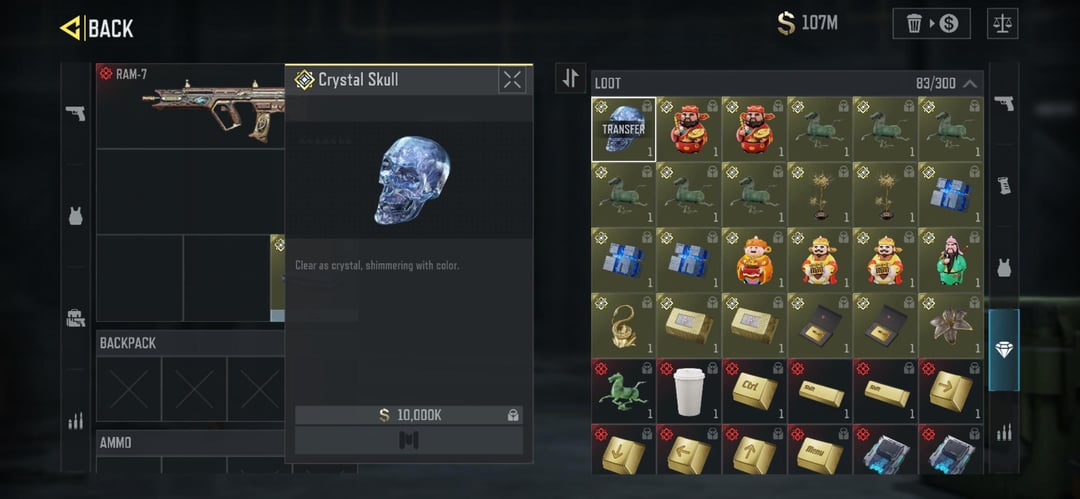The image size is (1080, 499).
Task: Collapse the LOOT section arrow
Action: point(970,84)
